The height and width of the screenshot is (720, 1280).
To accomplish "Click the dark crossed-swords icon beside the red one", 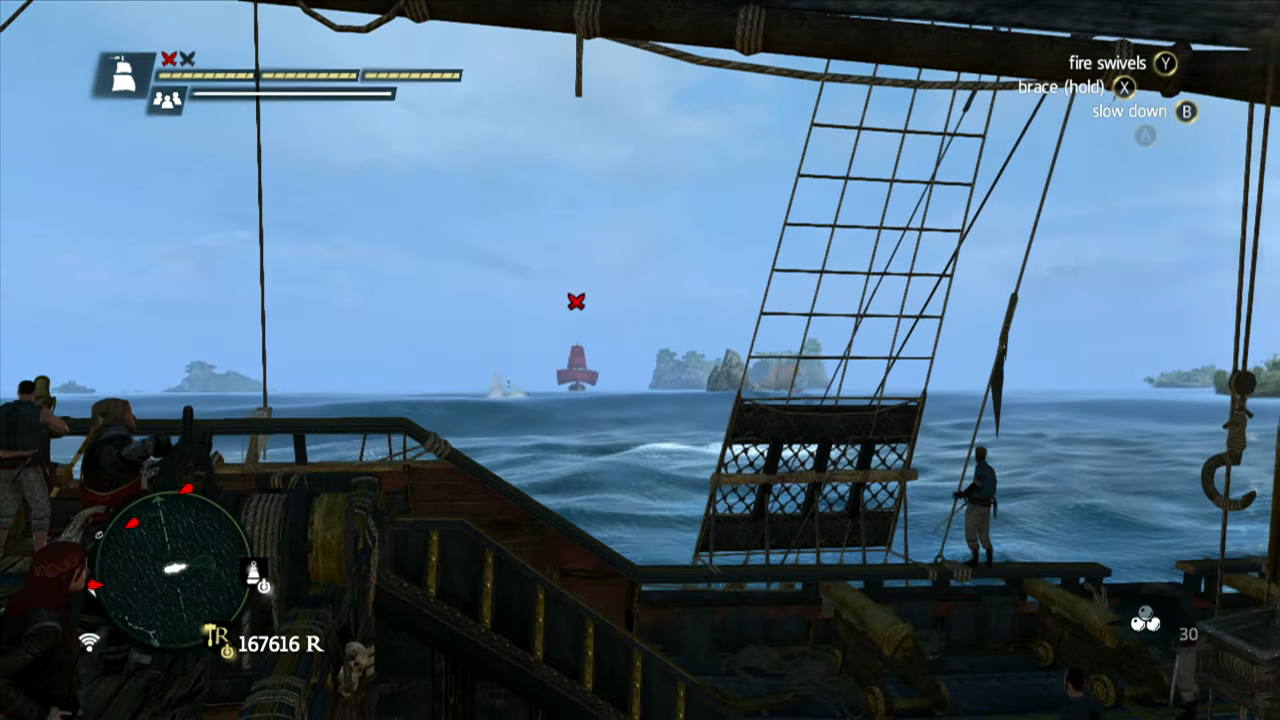I will pos(186,58).
